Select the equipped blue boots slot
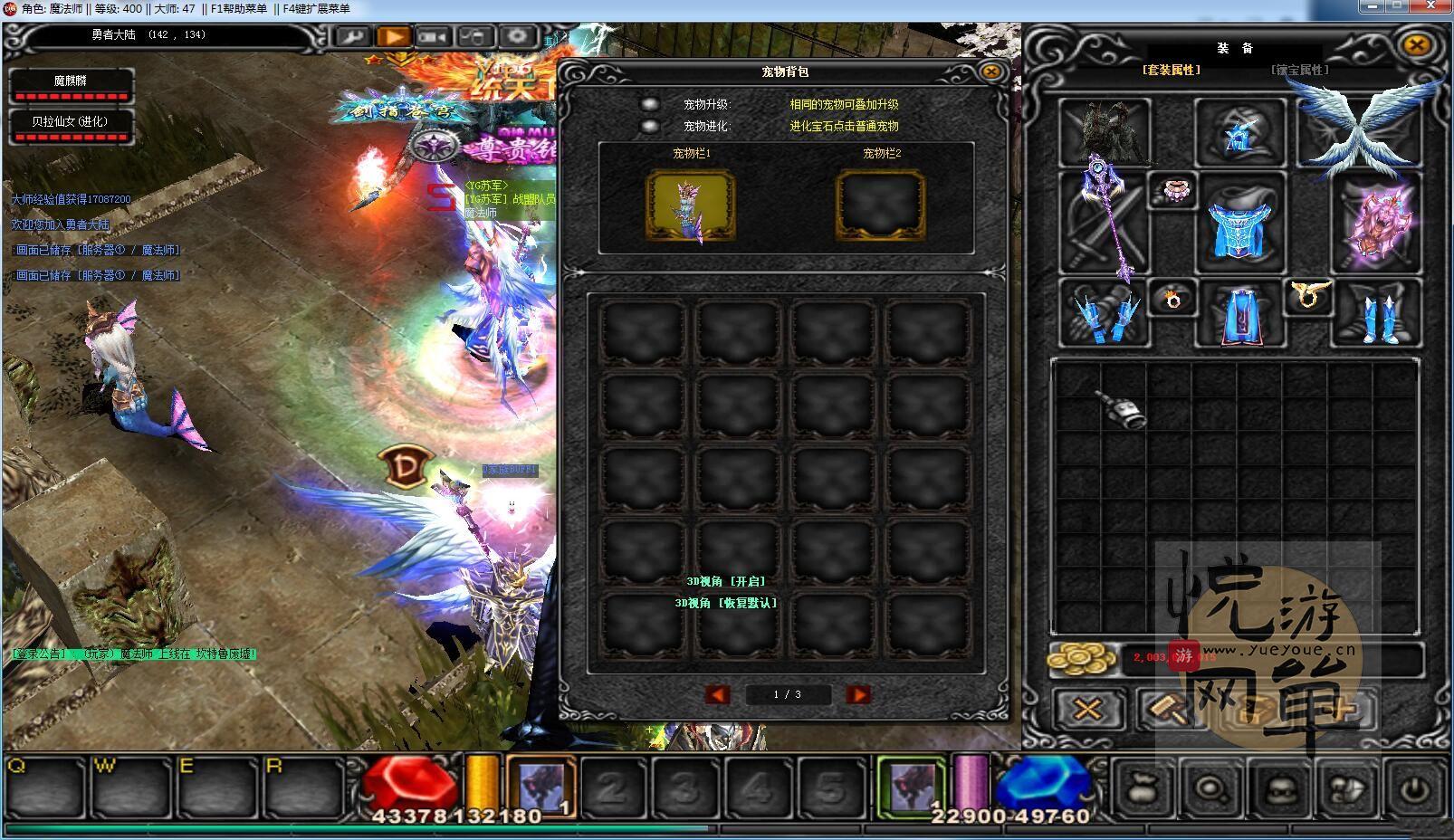The height and width of the screenshot is (840, 1454). coord(1376,313)
